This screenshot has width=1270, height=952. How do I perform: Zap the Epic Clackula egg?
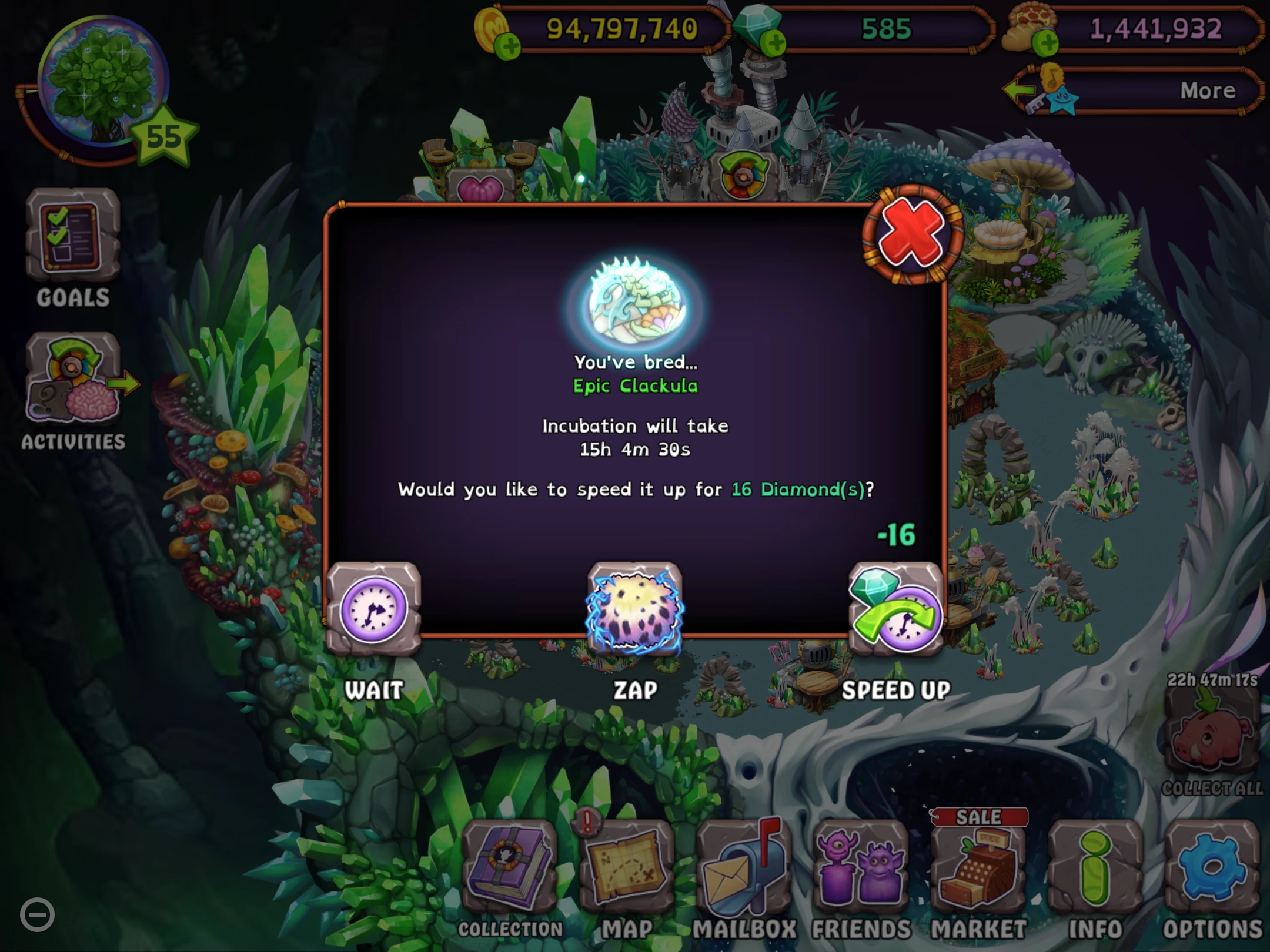635,611
